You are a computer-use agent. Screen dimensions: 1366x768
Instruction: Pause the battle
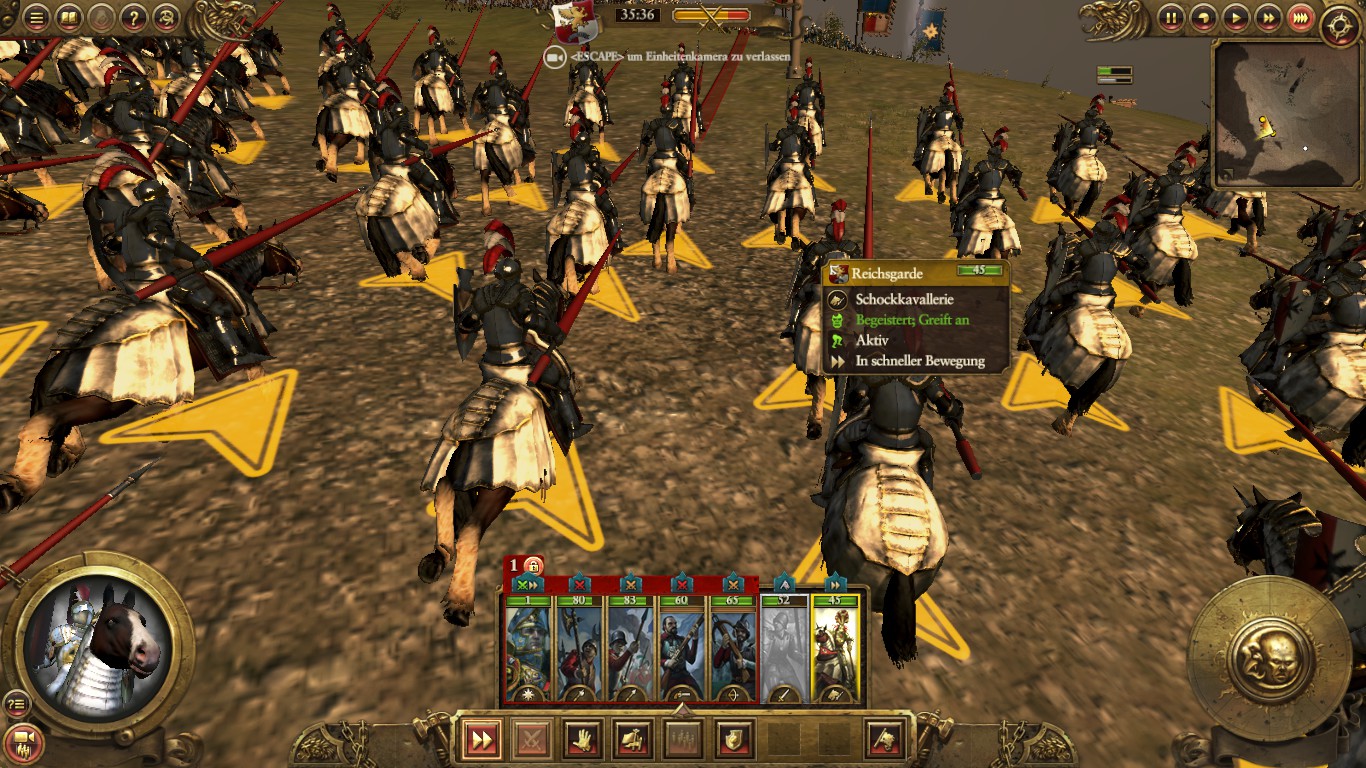(x=1171, y=17)
